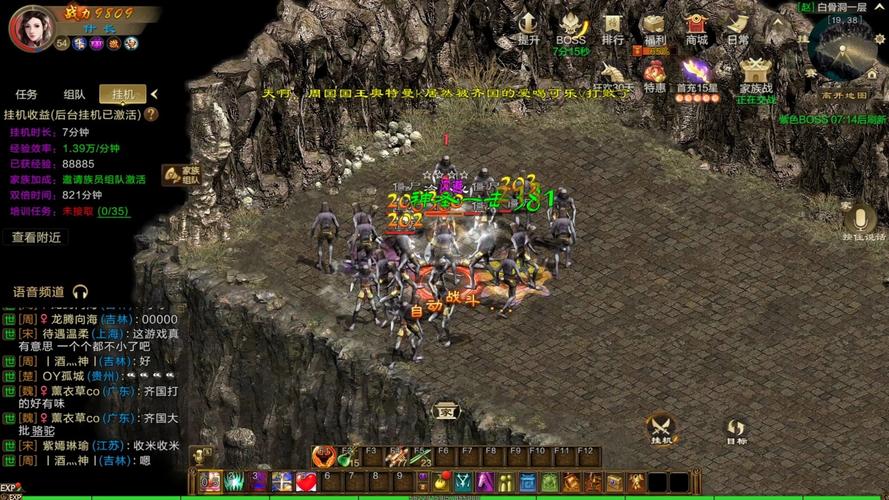This screenshot has width=889, height=500.
Task: Open the question mark help for idle rewards
Action: 152,114
